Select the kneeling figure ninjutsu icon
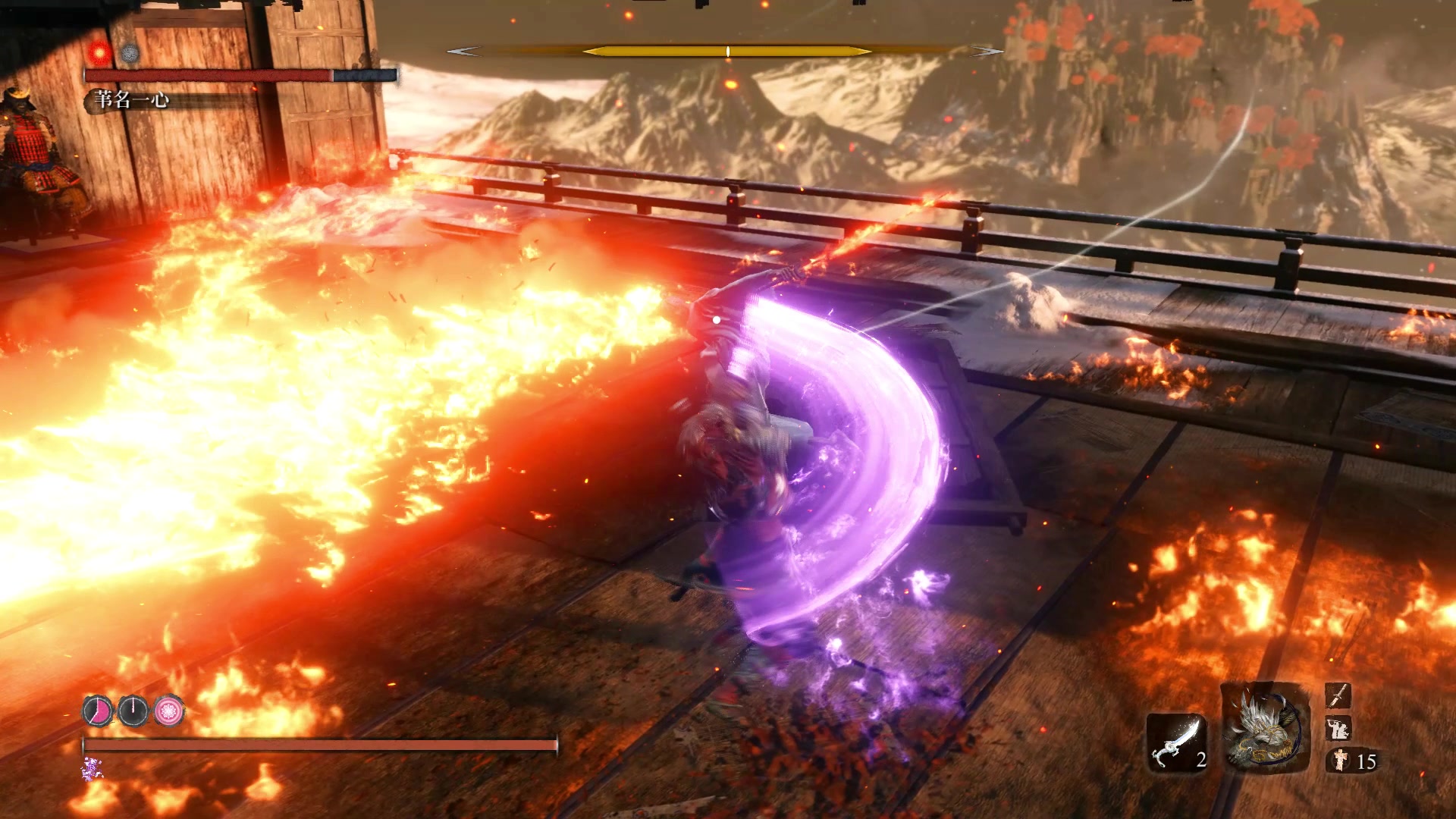Image resolution: width=1456 pixels, height=819 pixels. pyautogui.click(x=1338, y=728)
